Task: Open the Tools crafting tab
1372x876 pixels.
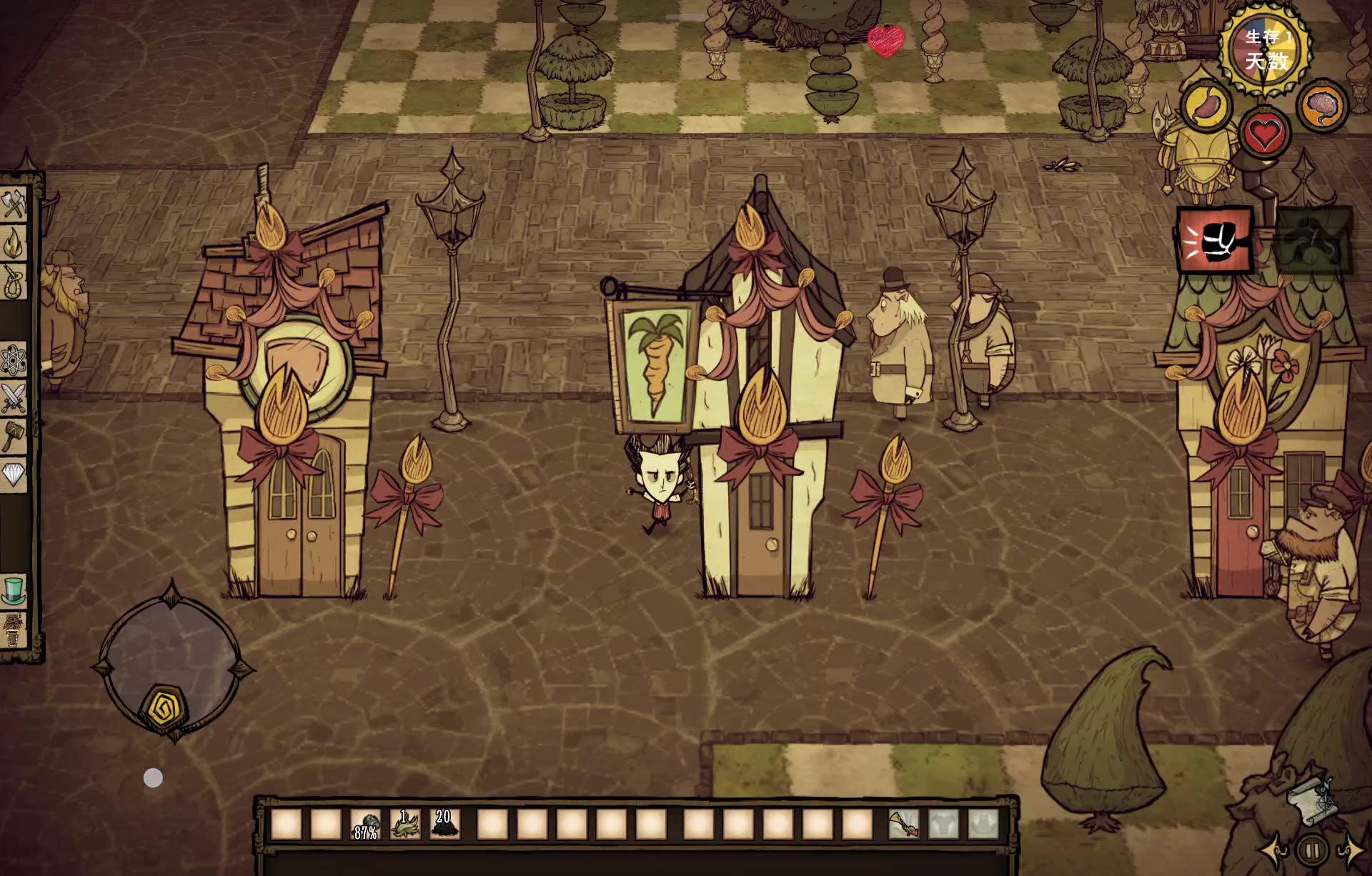Action: [x=14, y=204]
